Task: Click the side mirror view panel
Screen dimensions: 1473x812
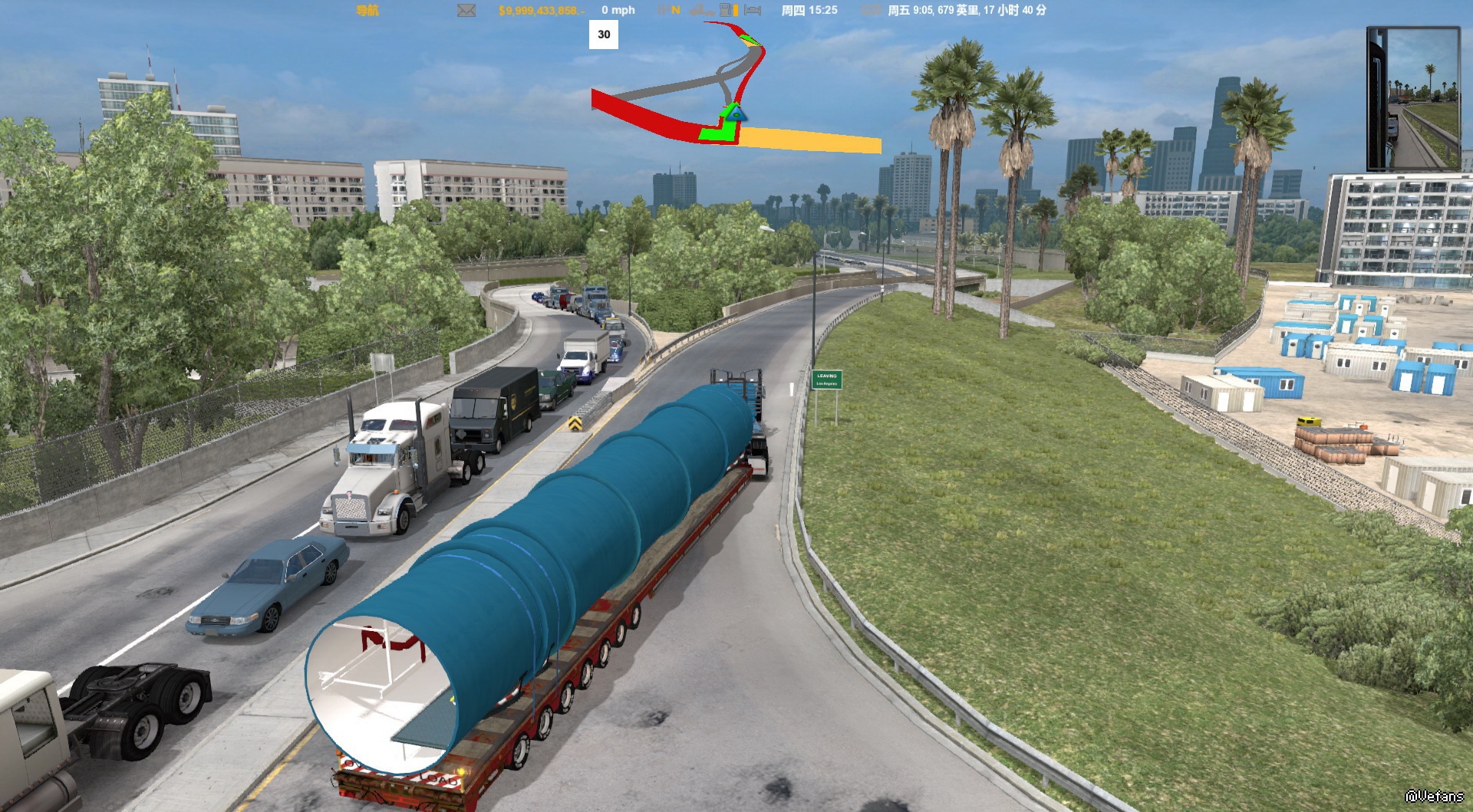Action: click(1412, 98)
